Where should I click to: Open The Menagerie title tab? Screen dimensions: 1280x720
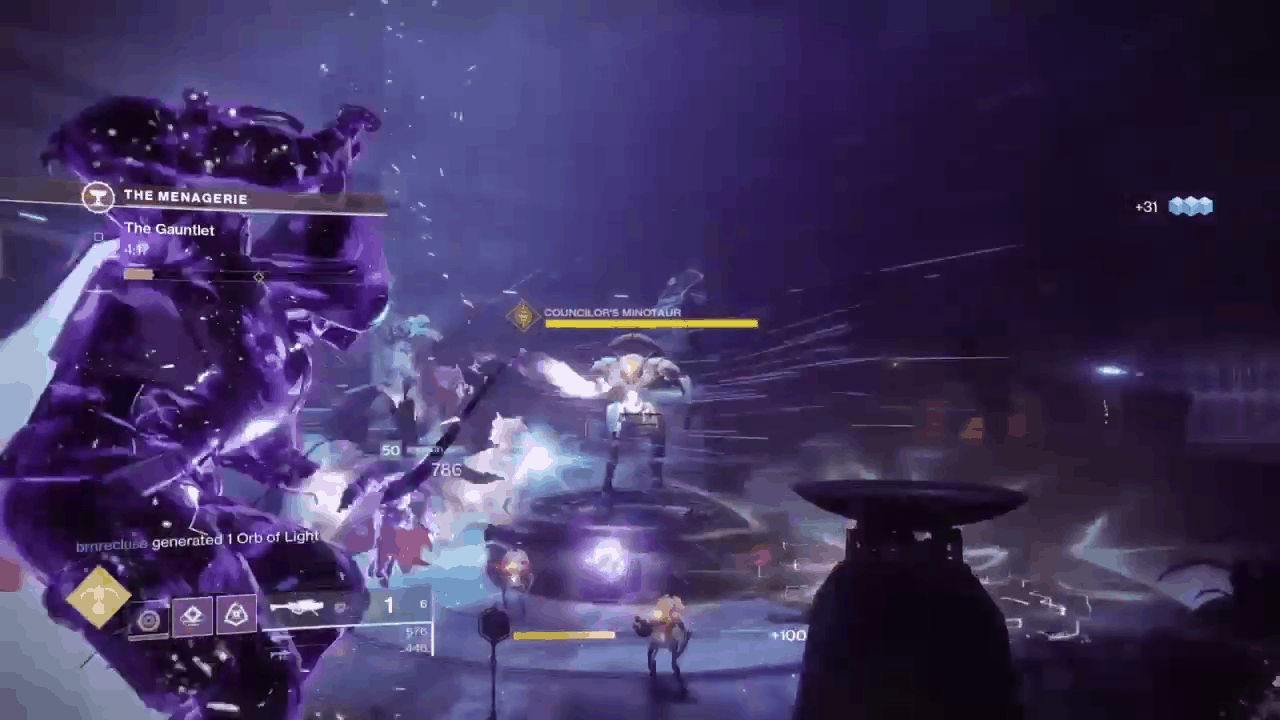186,197
